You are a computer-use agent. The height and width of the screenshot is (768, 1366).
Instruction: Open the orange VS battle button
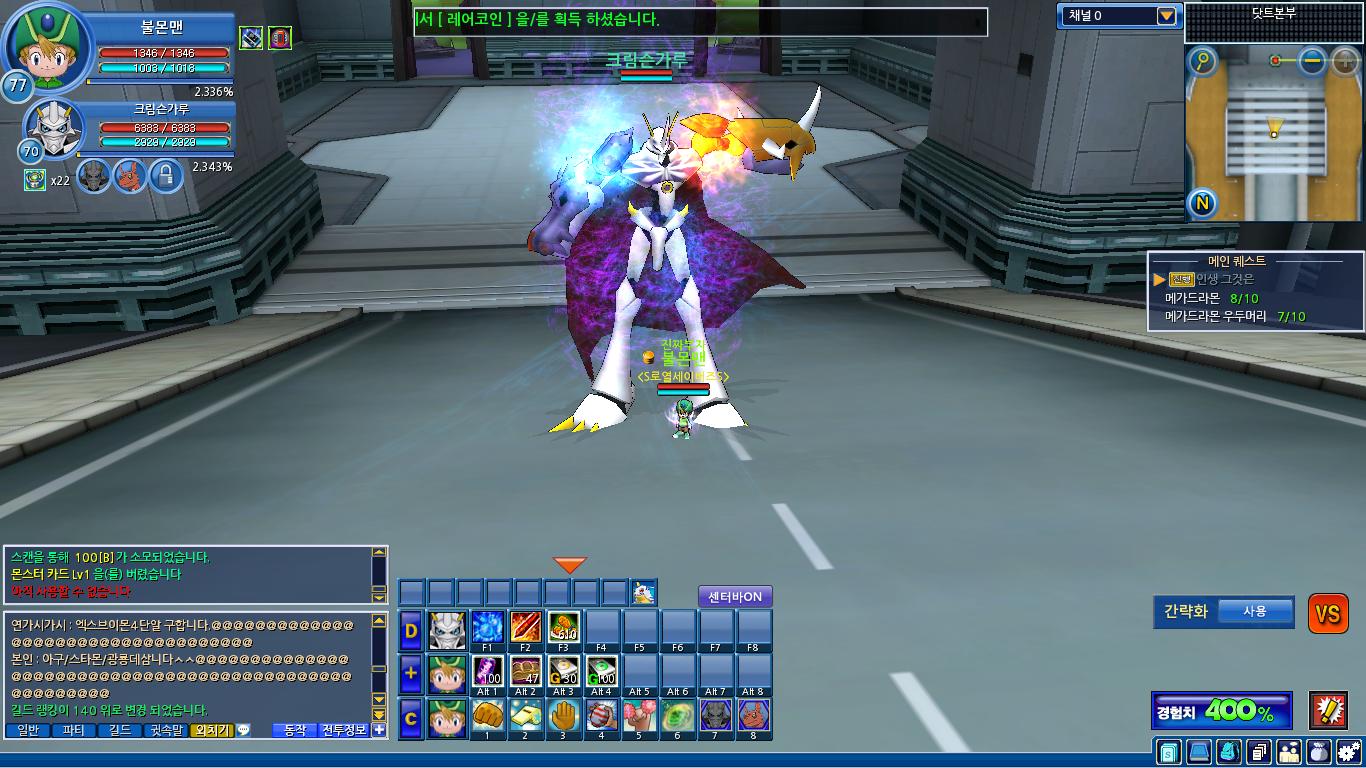tap(1328, 614)
